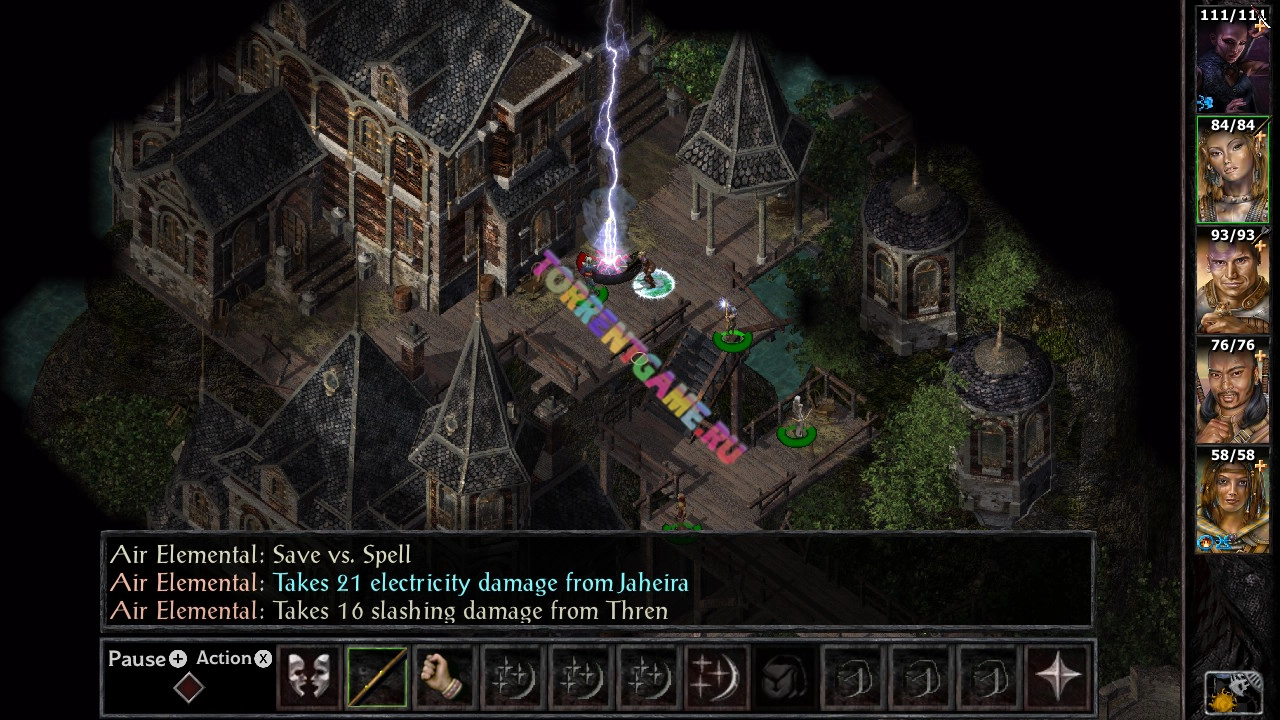The height and width of the screenshot is (720, 1280).
Task: Choose the bare fist attack slot
Action: 444,676
